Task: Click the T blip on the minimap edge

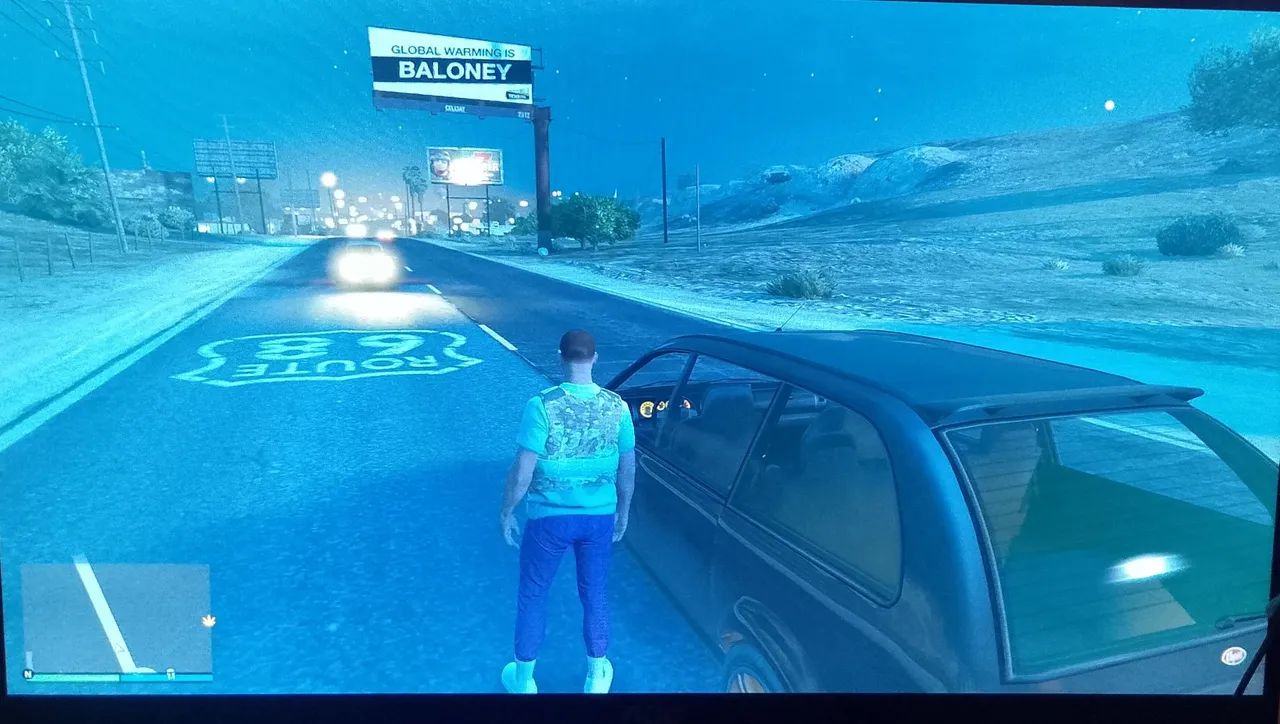Action: tap(171, 672)
